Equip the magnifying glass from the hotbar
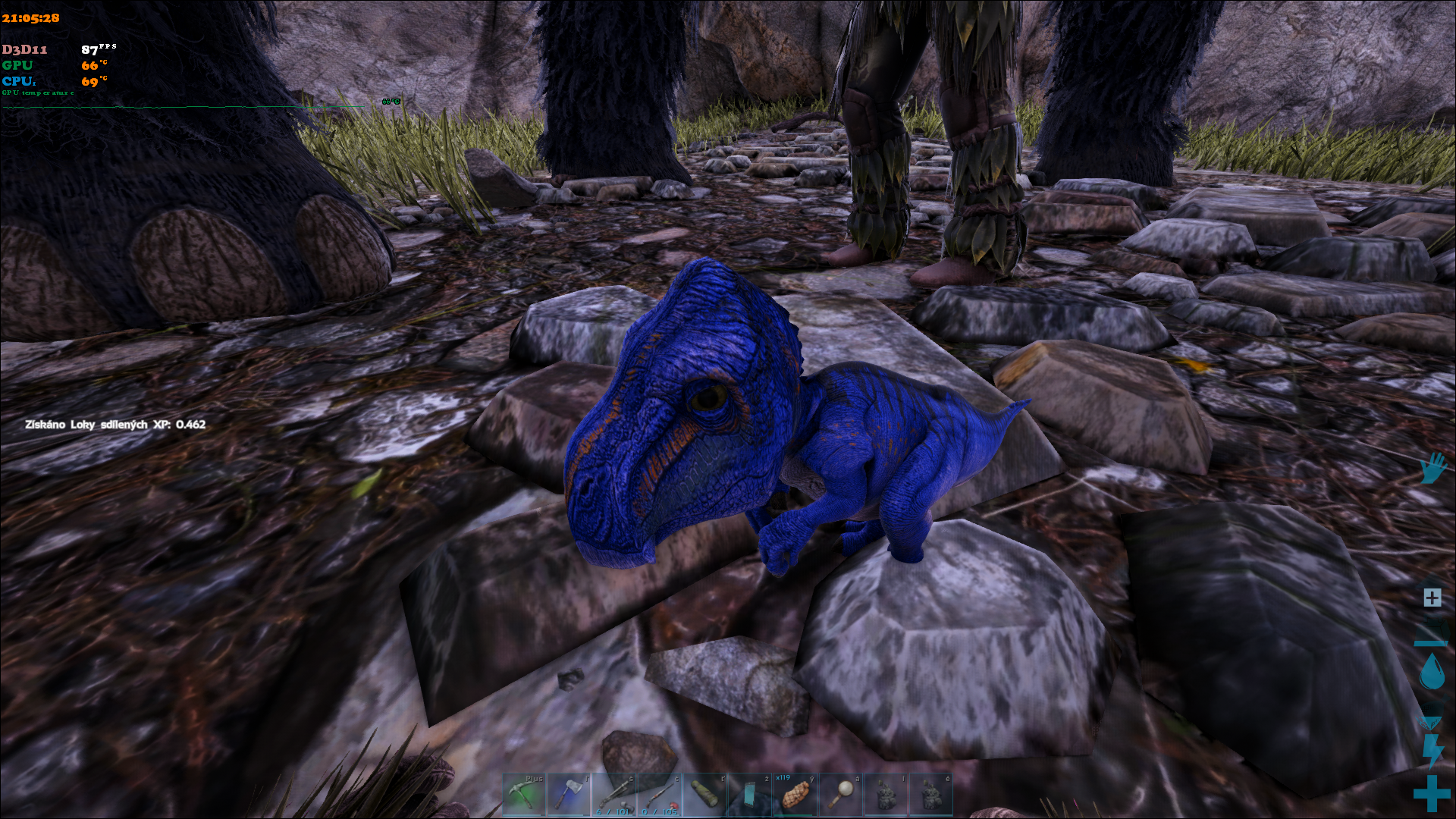This screenshot has width=1456, height=819. (840, 794)
